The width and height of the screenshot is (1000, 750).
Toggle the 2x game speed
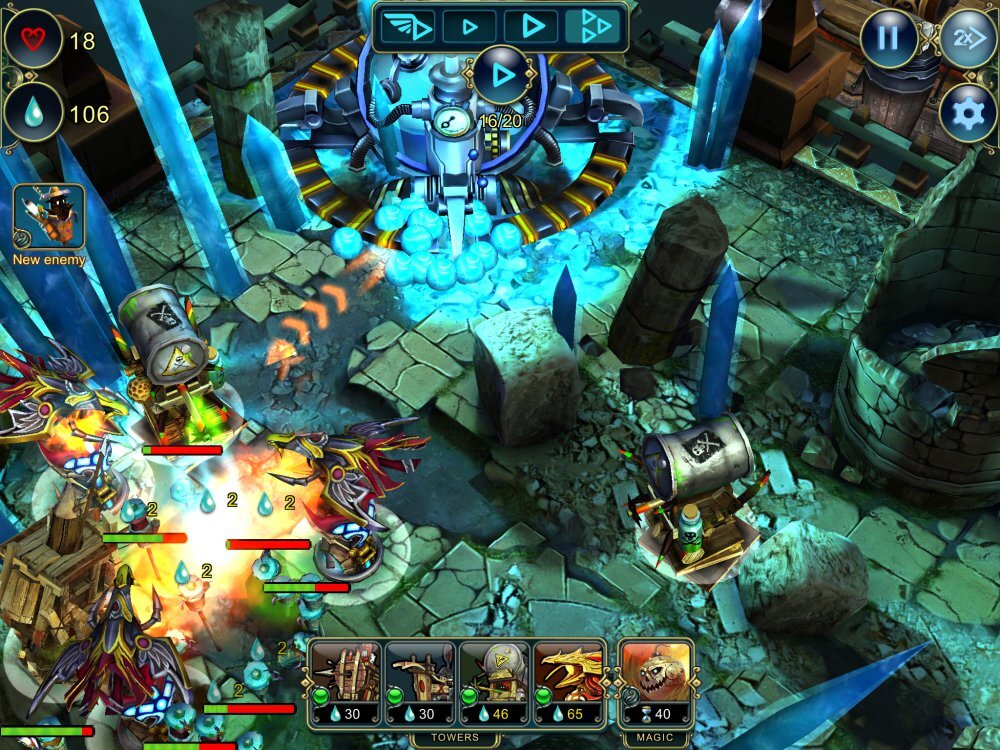[x=968, y=40]
